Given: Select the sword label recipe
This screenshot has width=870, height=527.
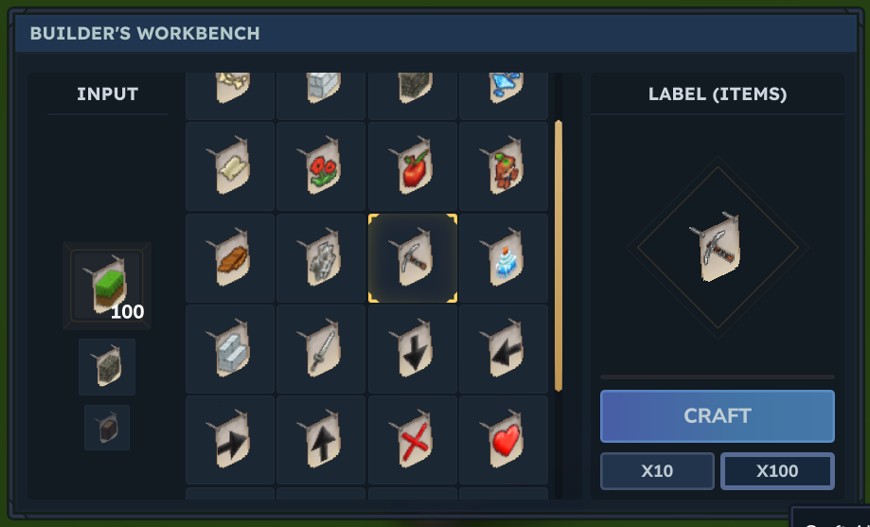Looking at the screenshot, I should (321, 349).
